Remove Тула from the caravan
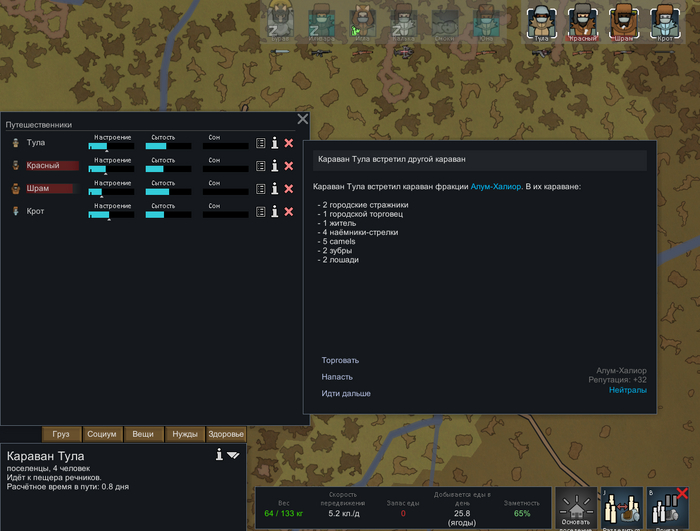The image size is (700, 531). (289, 143)
